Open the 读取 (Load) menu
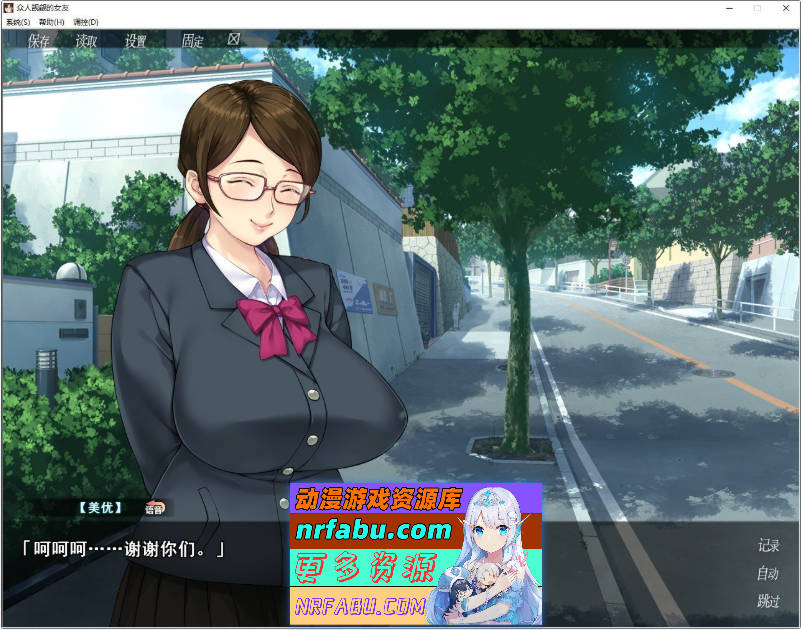Screen dimensions: 801x630 (87, 41)
